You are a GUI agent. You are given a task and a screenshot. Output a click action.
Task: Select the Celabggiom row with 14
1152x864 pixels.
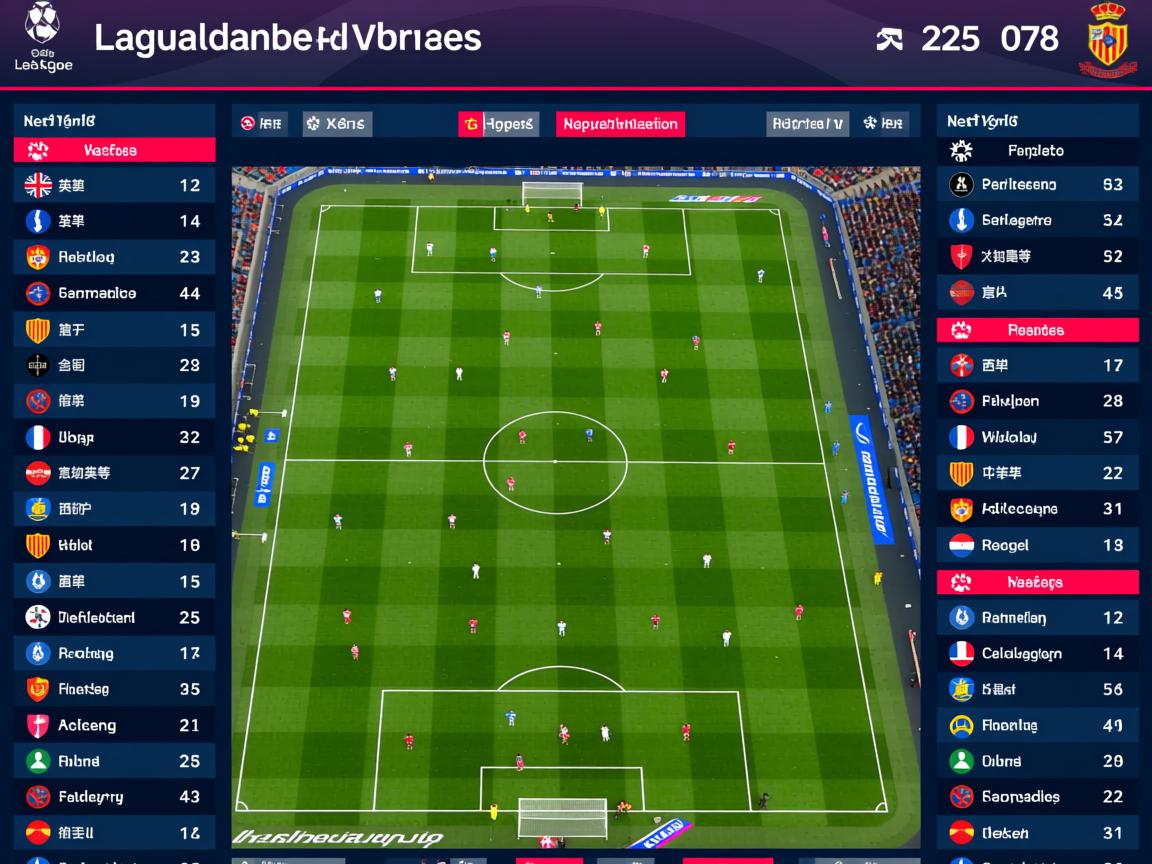pyautogui.click(x=1037, y=653)
